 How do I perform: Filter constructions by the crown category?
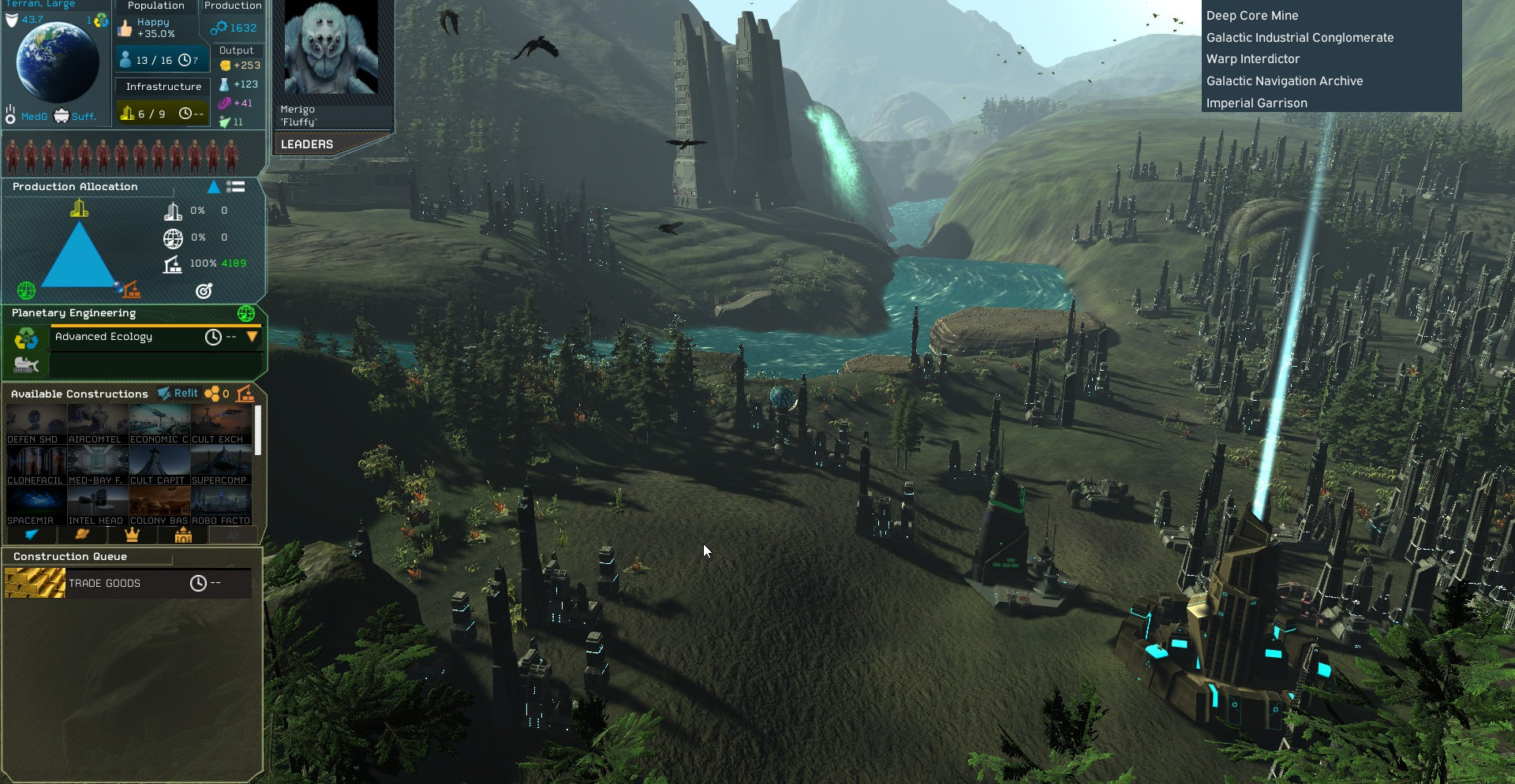(x=132, y=535)
